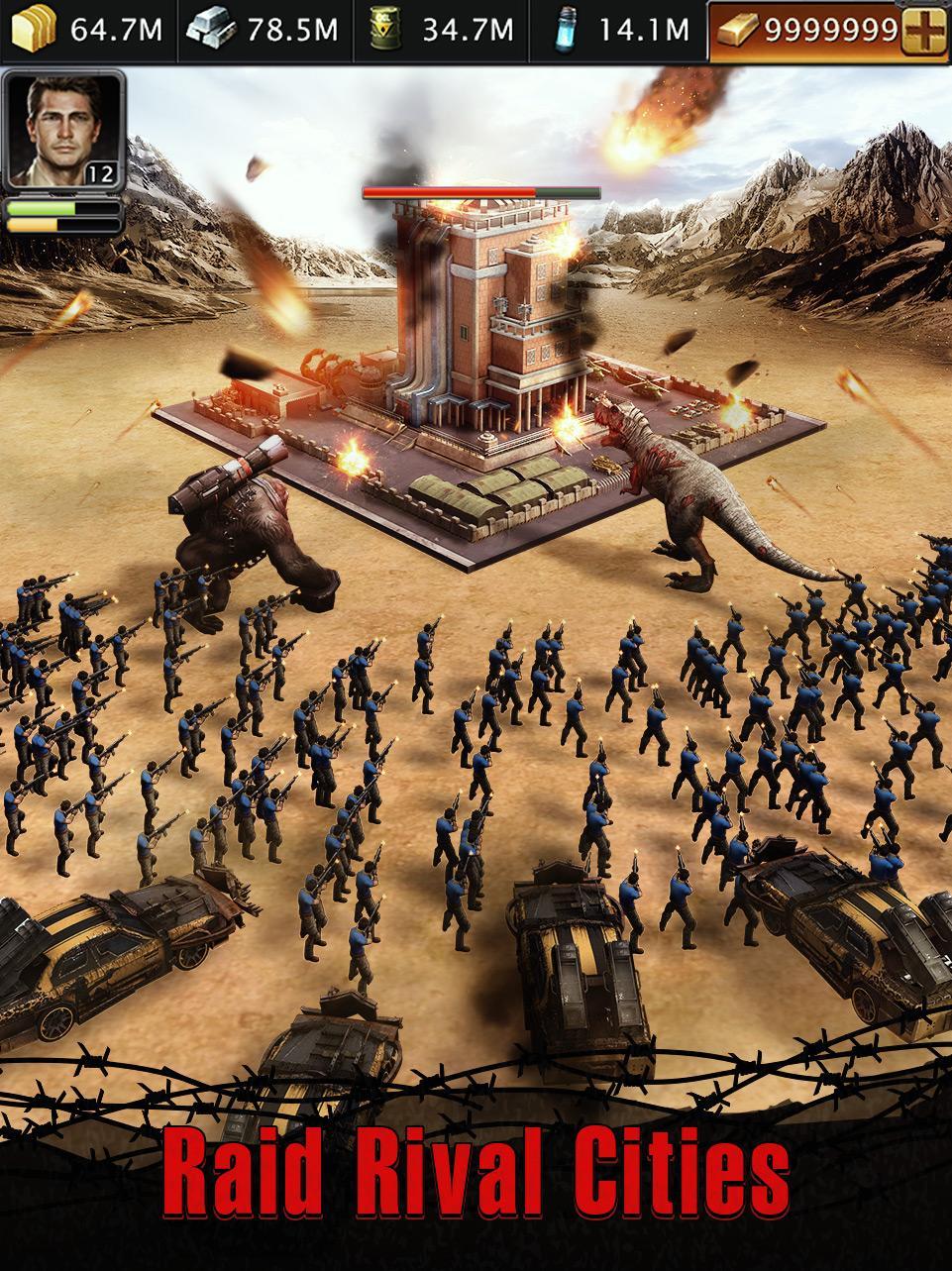Open the oil resource showing 34.7M
952x1271 pixels.
click(446, 30)
